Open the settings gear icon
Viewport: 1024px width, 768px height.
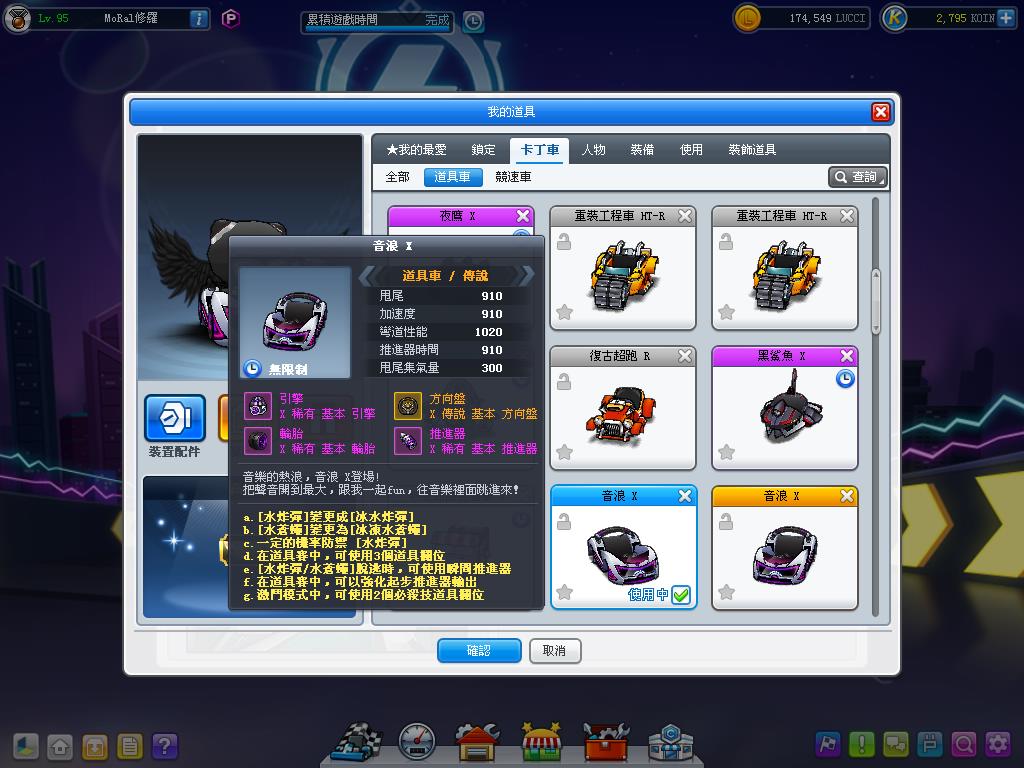997,744
